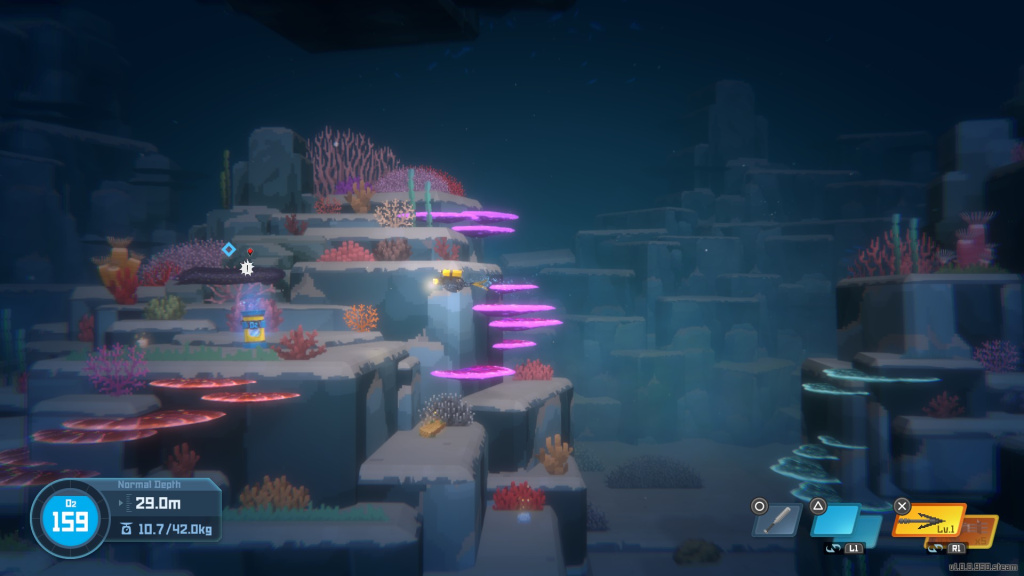This screenshot has width=1024, height=576.
Task: Select the front blue item slot
Action: [836, 521]
